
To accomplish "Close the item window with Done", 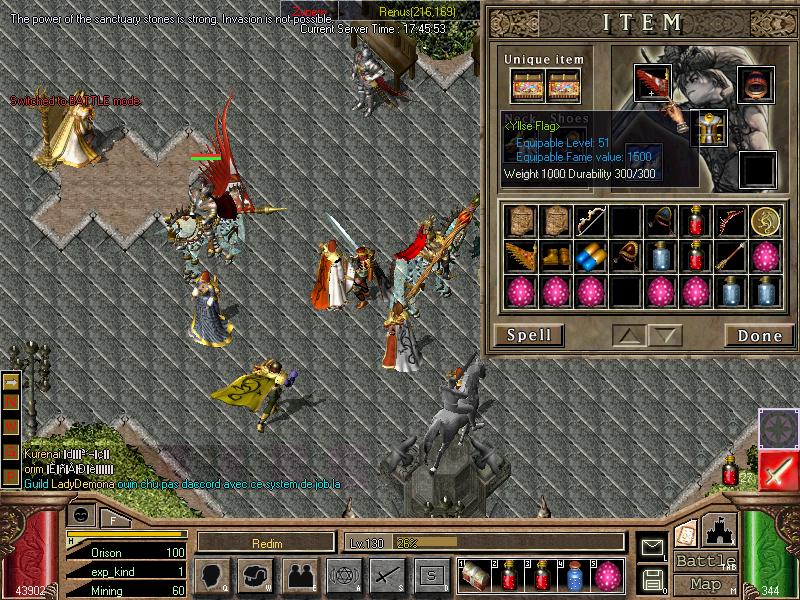I will (x=759, y=335).
